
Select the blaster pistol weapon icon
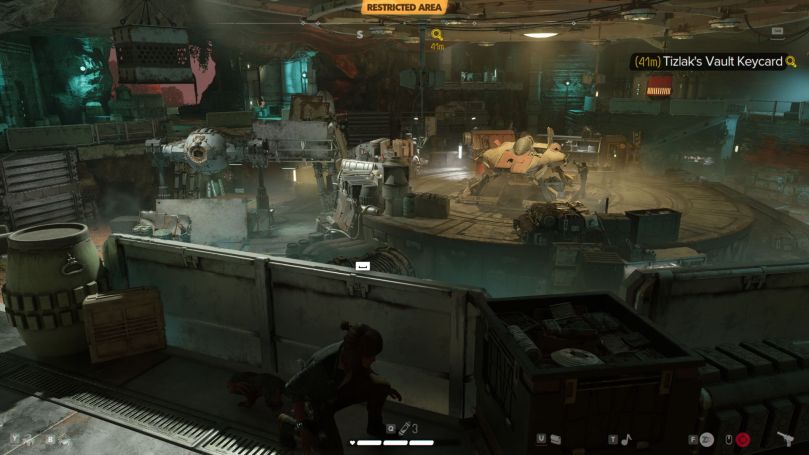coord(784,438)
